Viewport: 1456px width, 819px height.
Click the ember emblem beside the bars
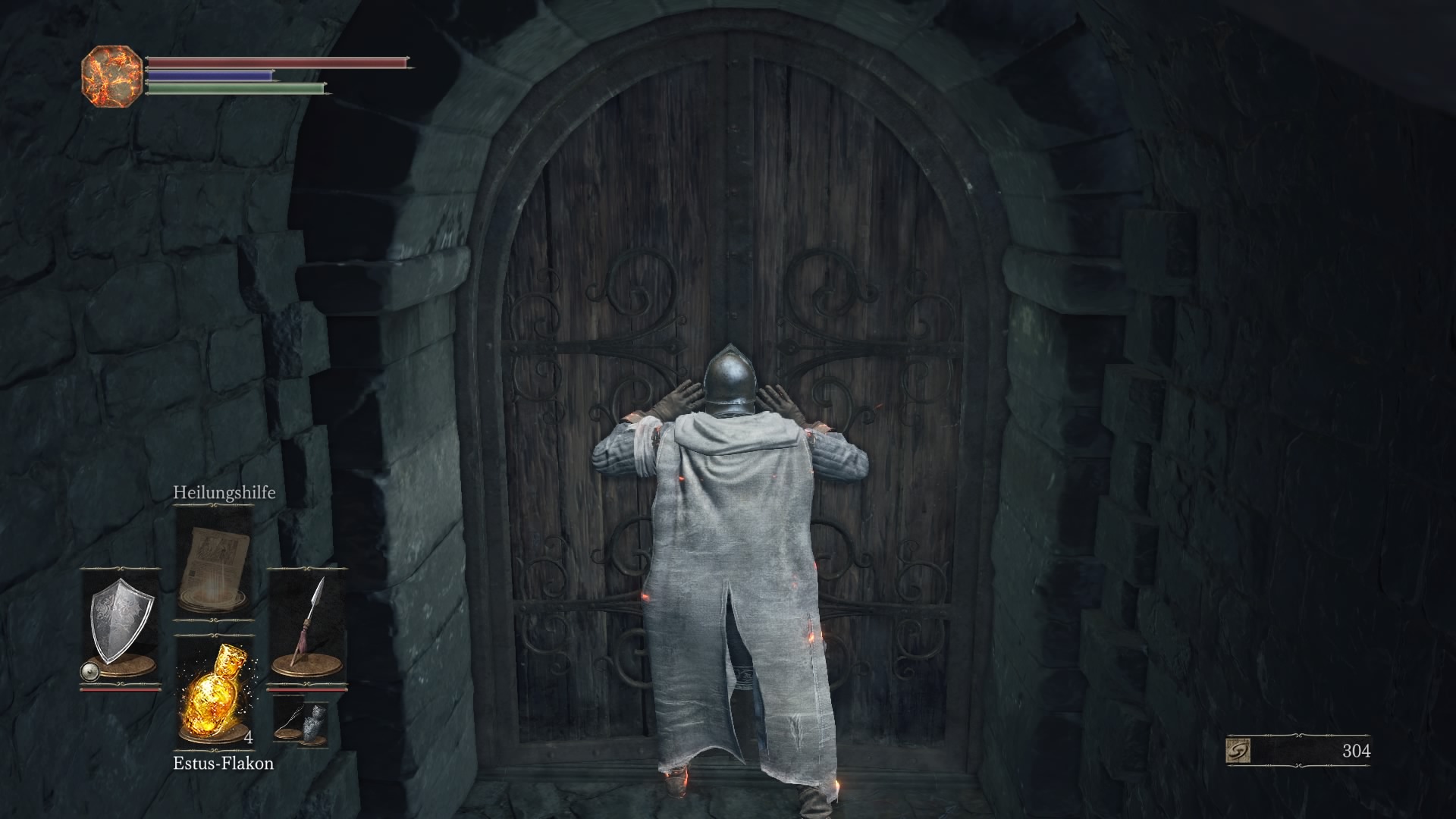click(111, 76)
